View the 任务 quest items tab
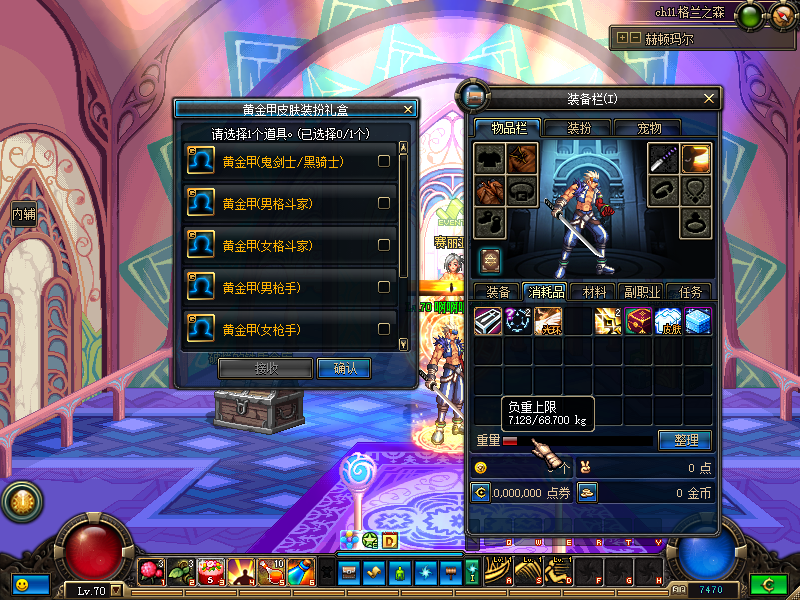This screenshot has width=800, height=600. tap(690, 292)
